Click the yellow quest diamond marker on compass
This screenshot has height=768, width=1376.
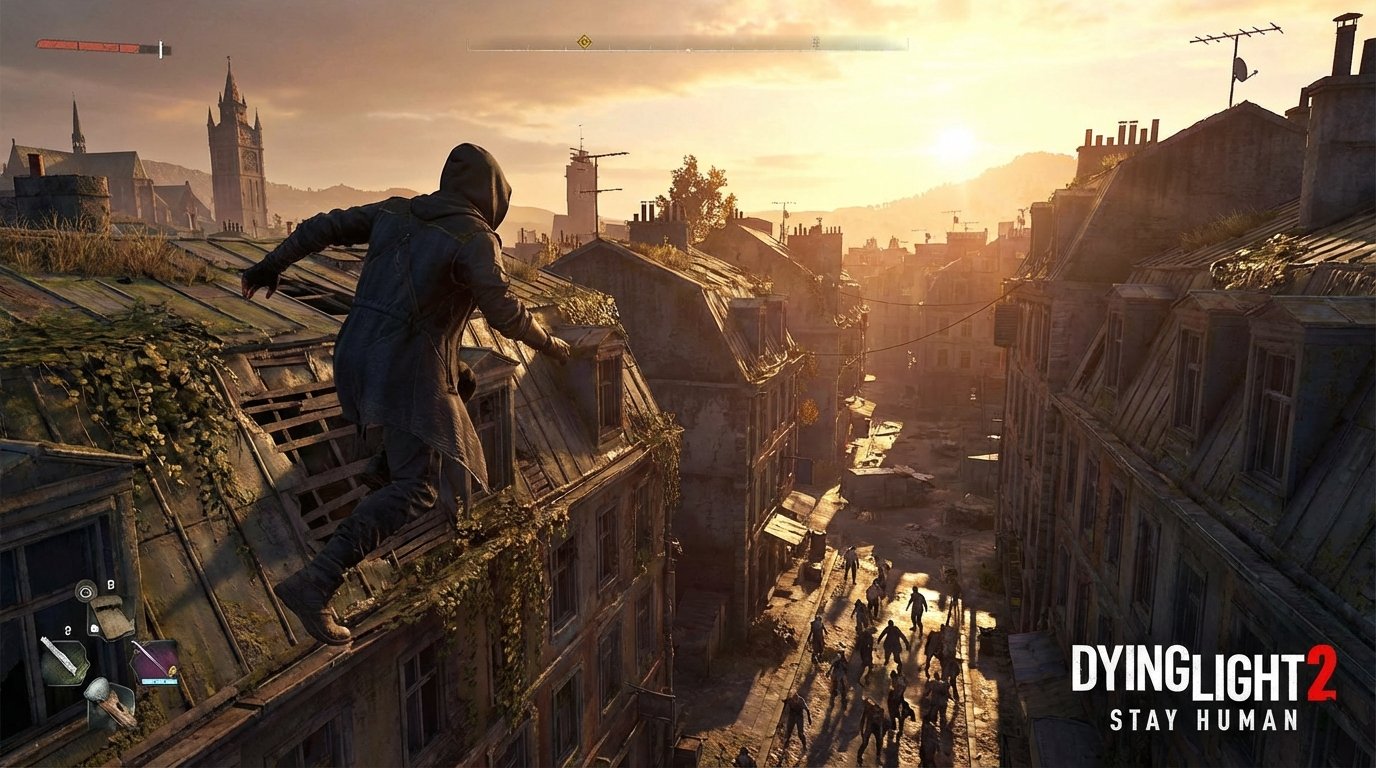coord(585,42)
